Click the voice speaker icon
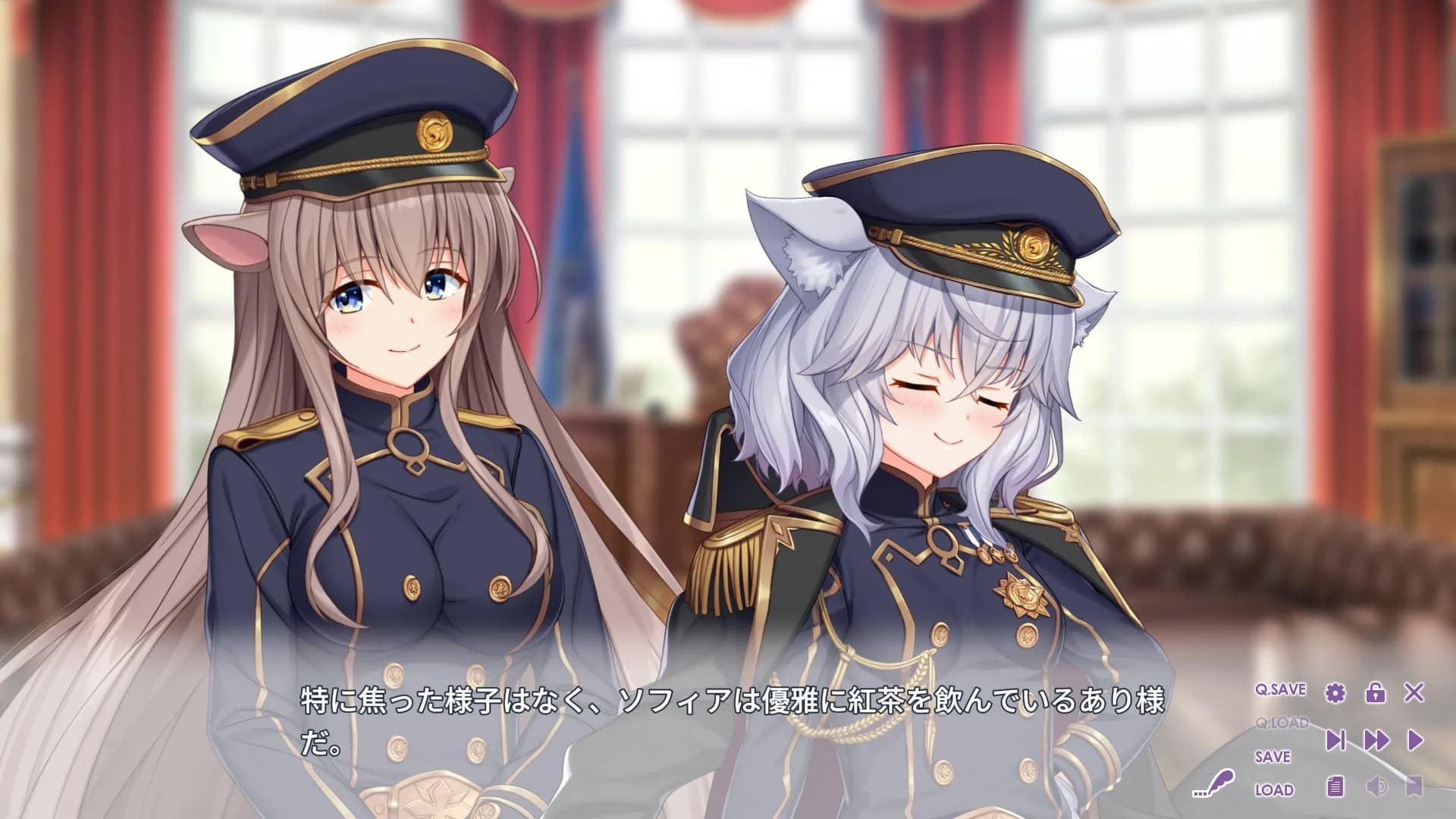The image size is (1456, 819). tap(1376, 788)
